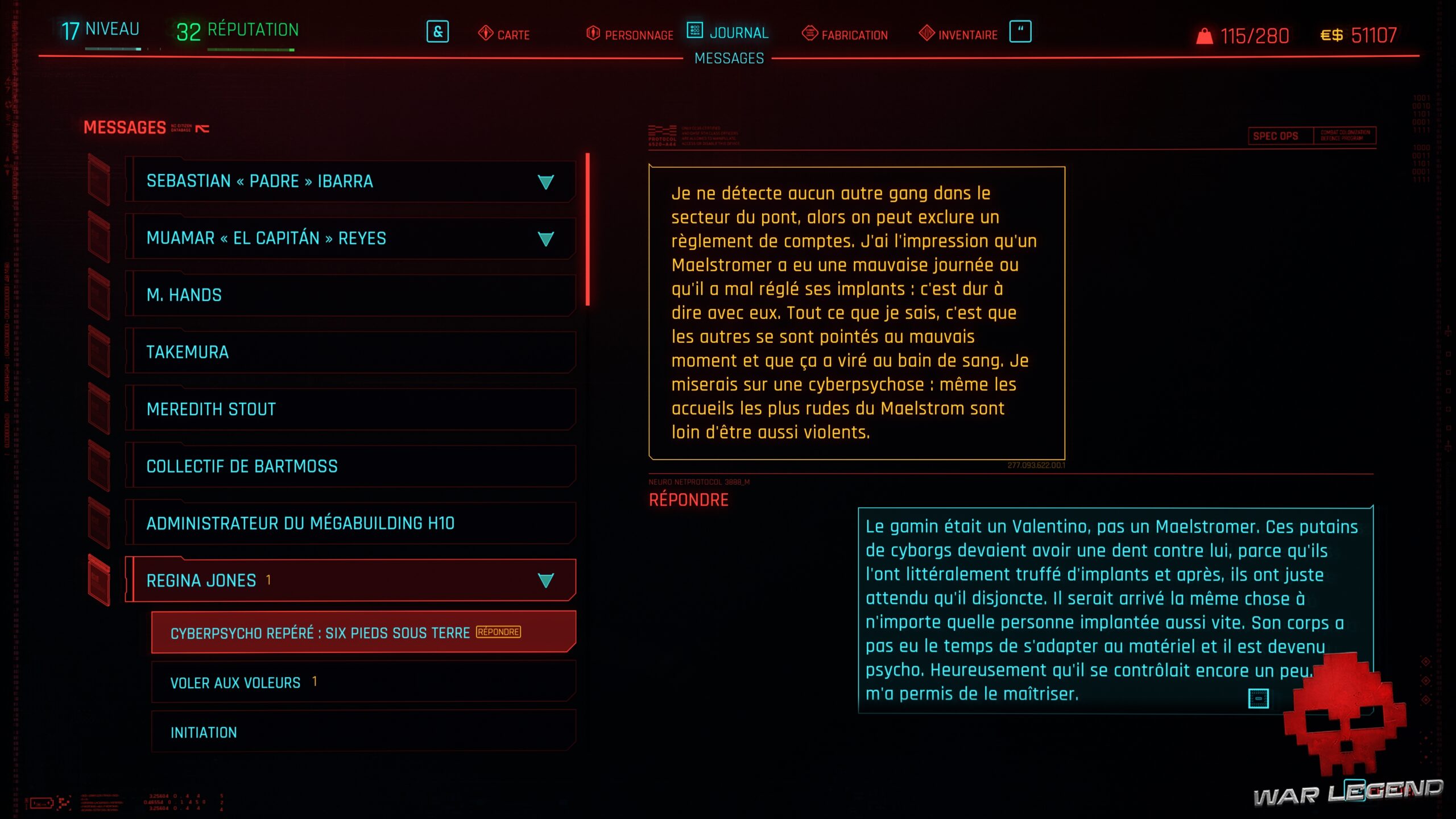Select the Meredith Stout conversation
Screen dimensions: 1456x819
(x=210, y=409)
